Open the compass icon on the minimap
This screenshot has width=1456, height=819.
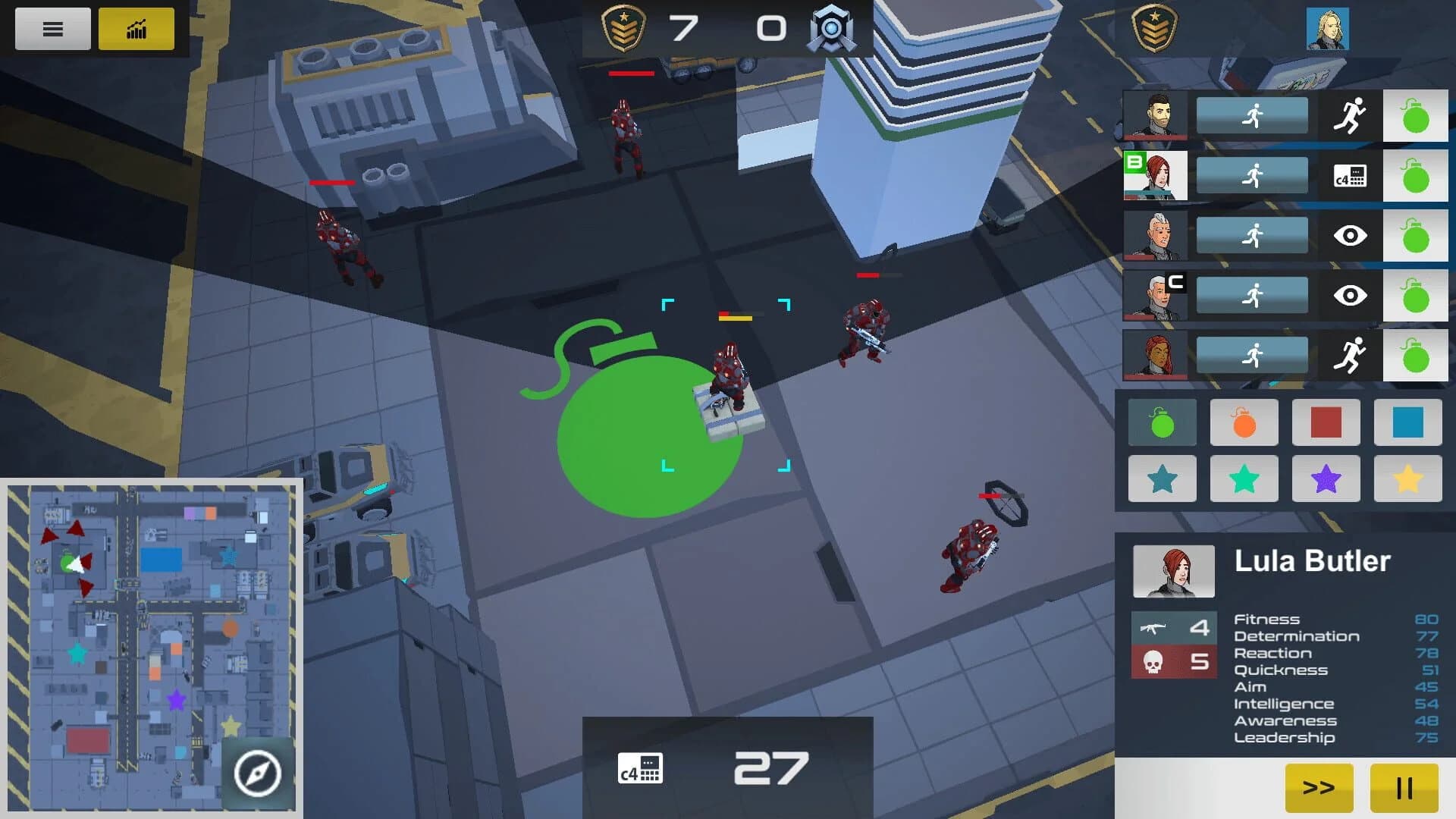[x=259, y=772]
